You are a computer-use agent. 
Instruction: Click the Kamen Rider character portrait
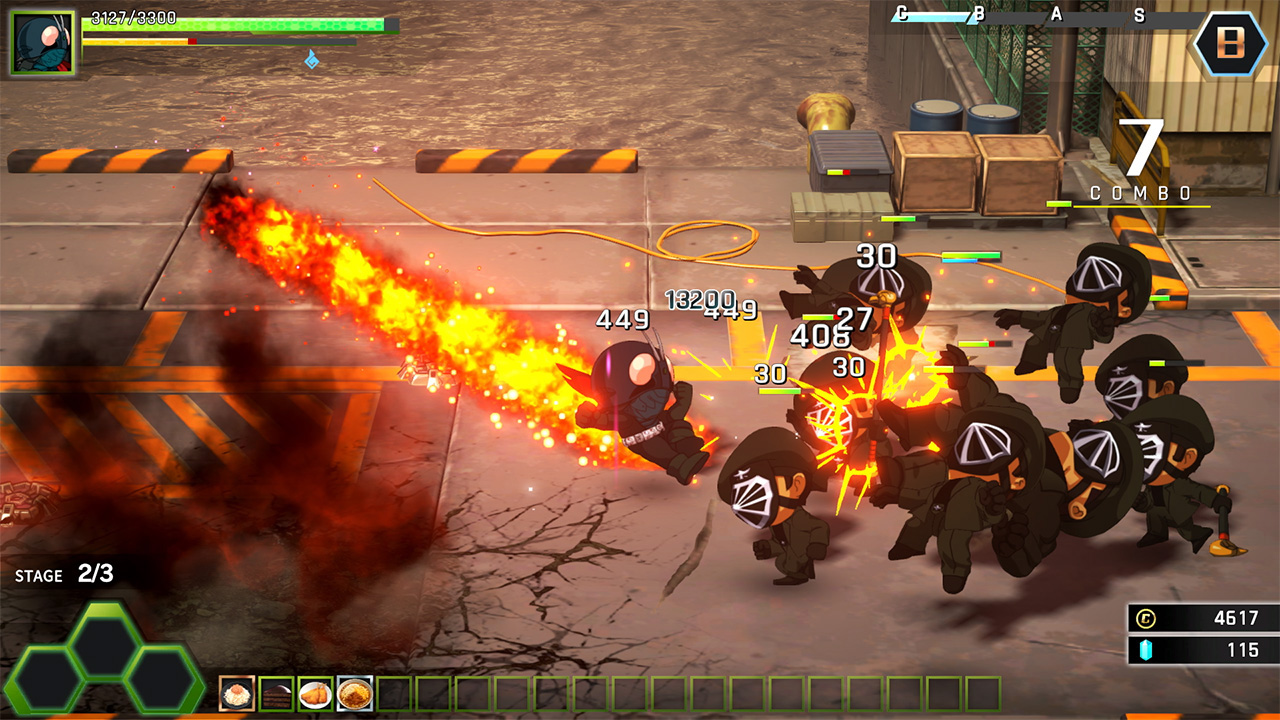coord(42,42)
